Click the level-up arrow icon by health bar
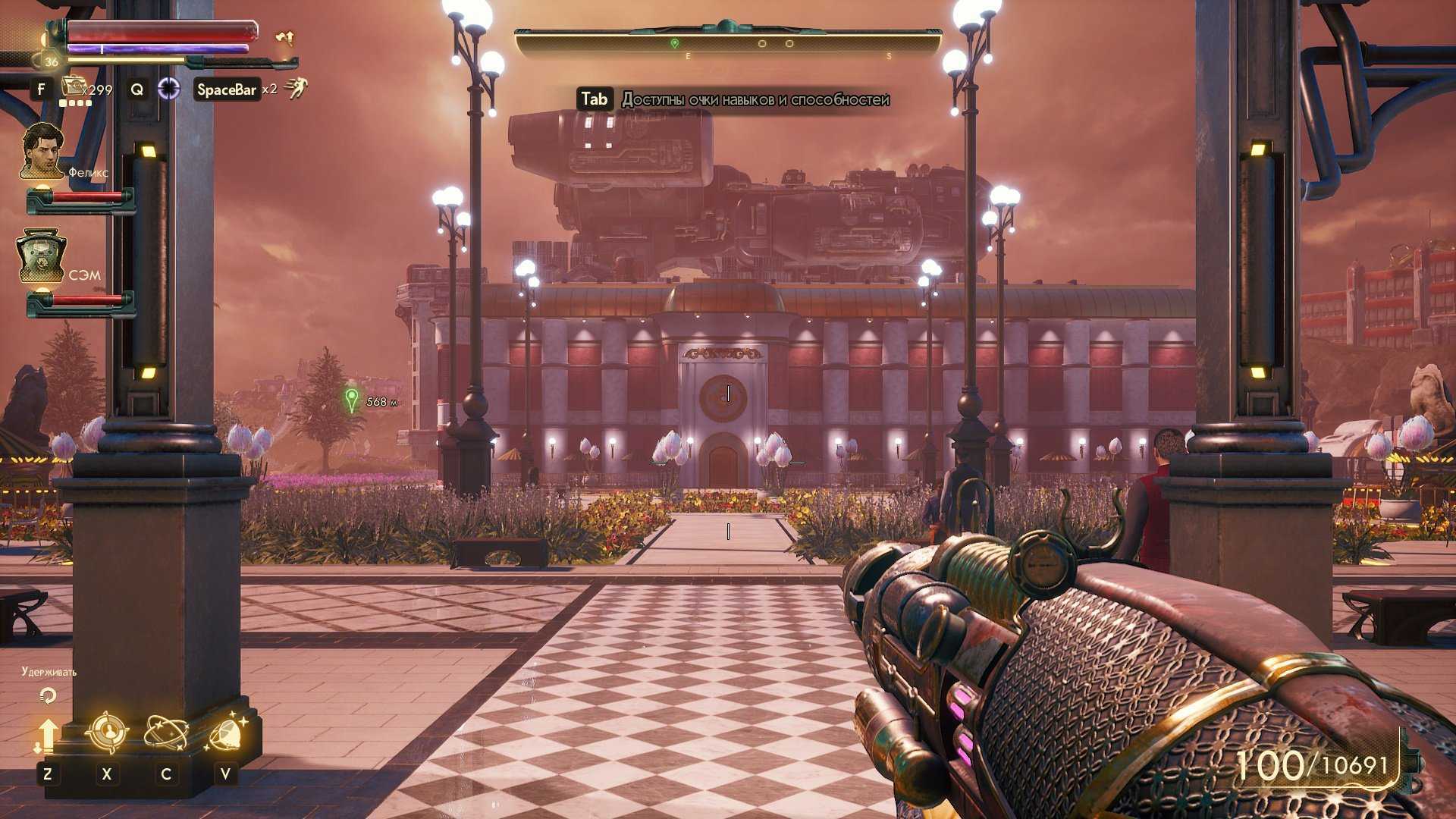1456x819 pixels. tap(284, 37)
